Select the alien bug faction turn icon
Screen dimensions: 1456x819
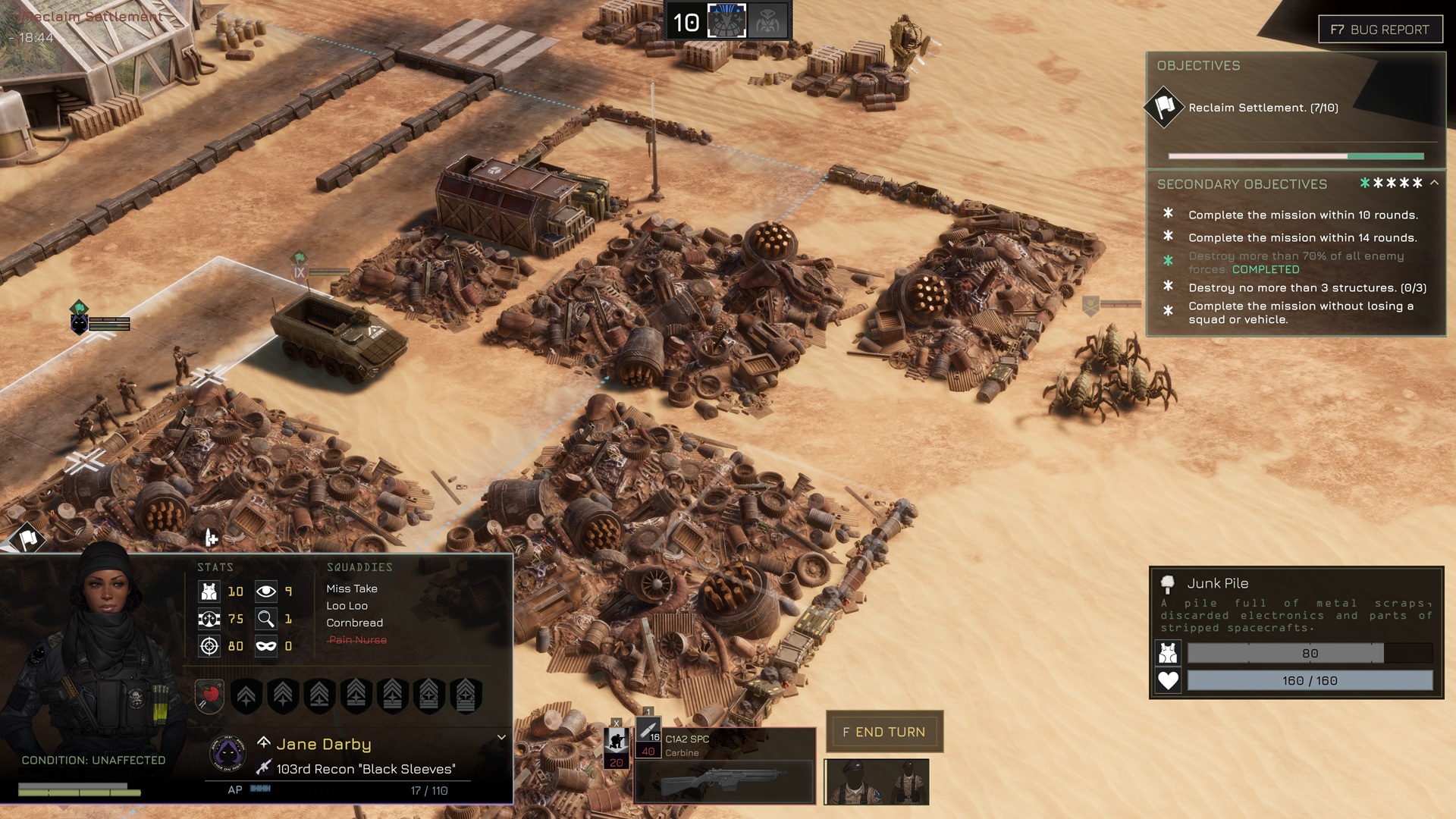(767, 21)
